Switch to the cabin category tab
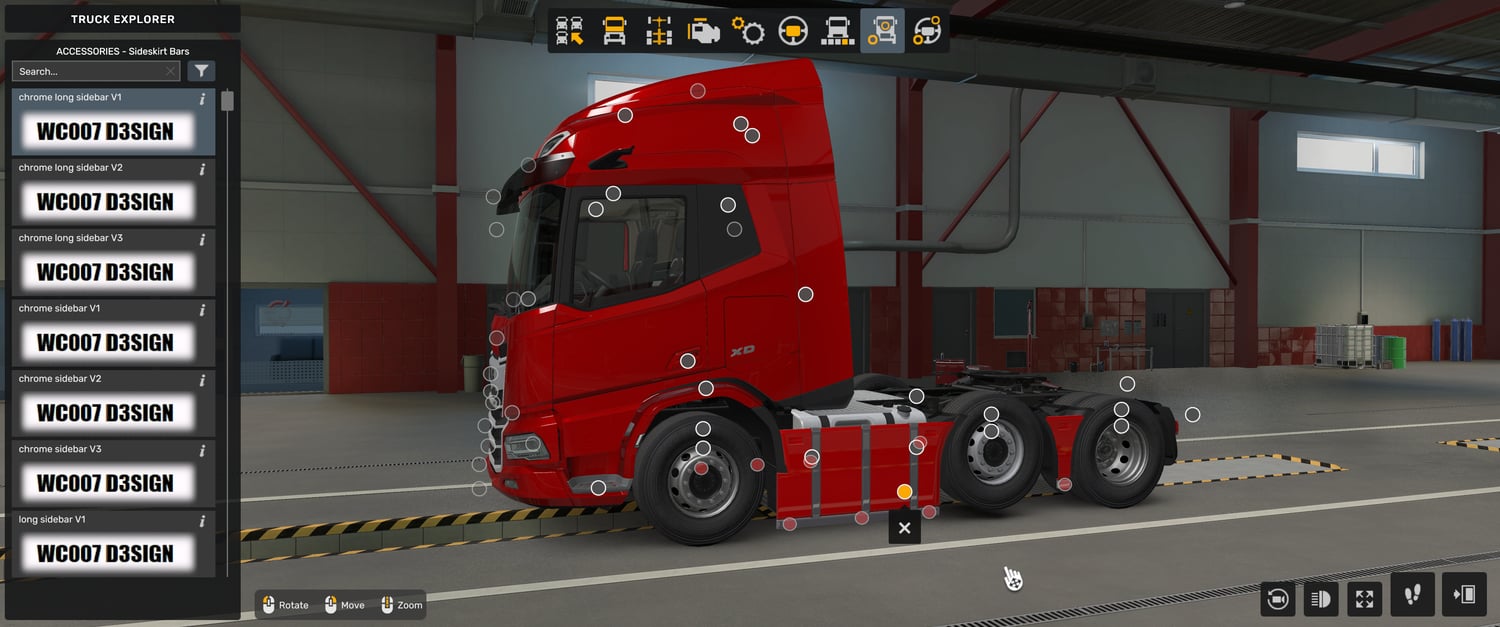The height and width of the screenshot is (627, 1500). point(614,31)
